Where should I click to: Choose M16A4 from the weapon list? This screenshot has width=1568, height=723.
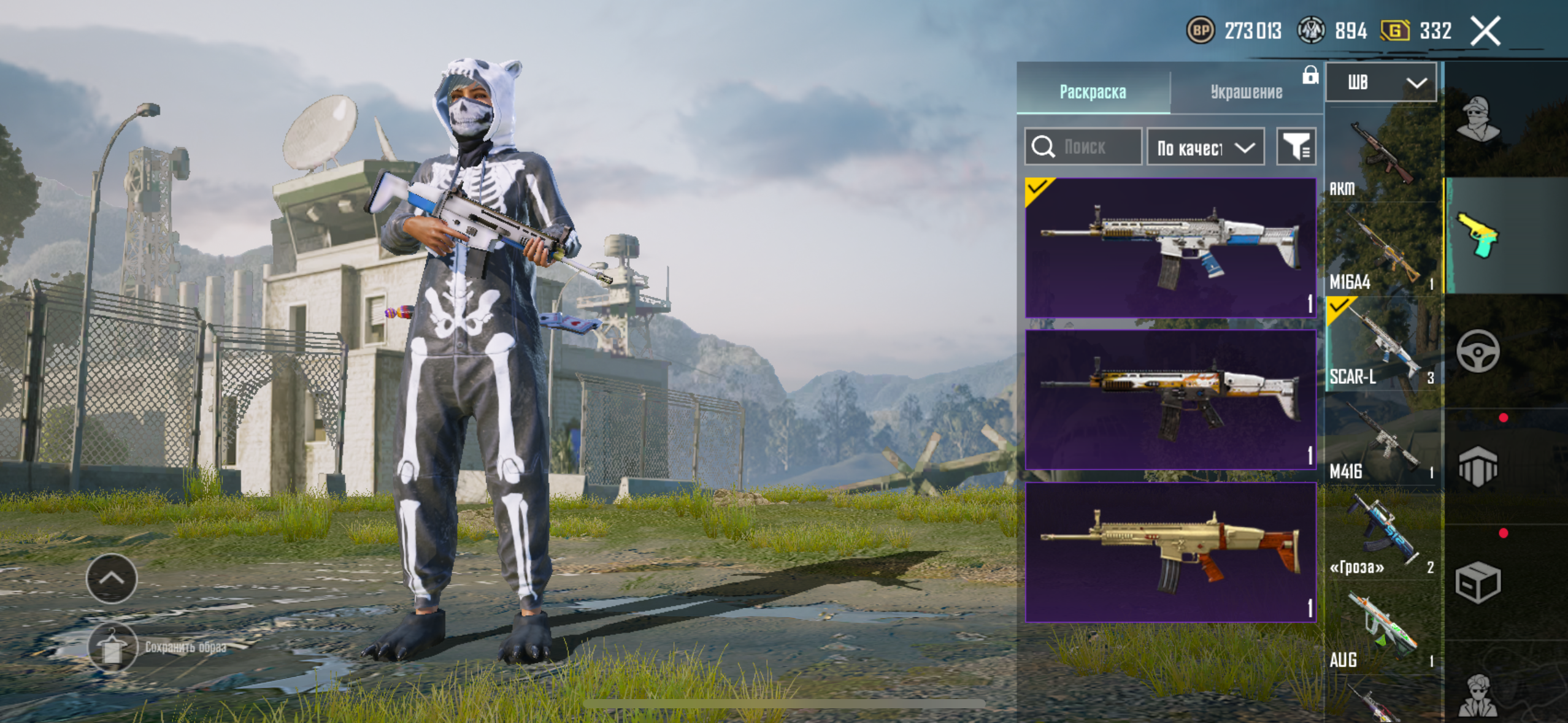pyautogui.click(x=1382, y=251)
